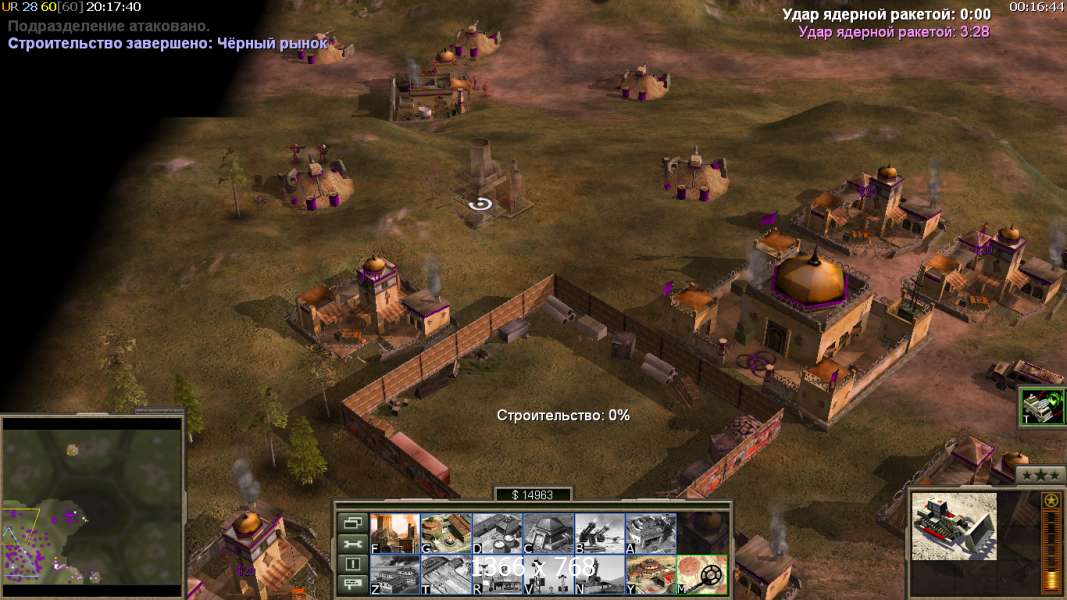Click the selected bulldozer unit portrait
The height and width of the screenshot is (600, 1067).
point(954,526)
